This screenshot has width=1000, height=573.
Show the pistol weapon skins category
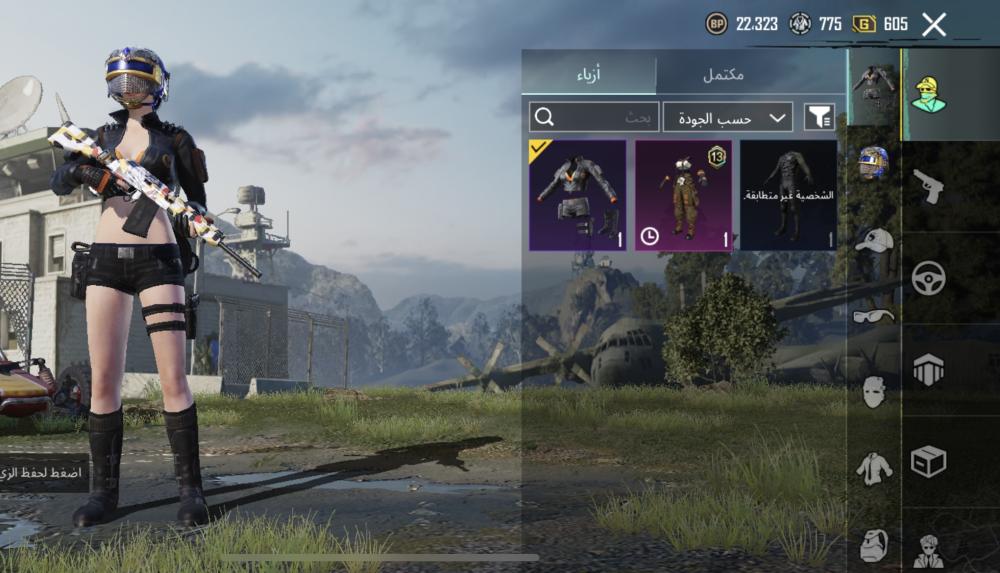coord(929,186)
